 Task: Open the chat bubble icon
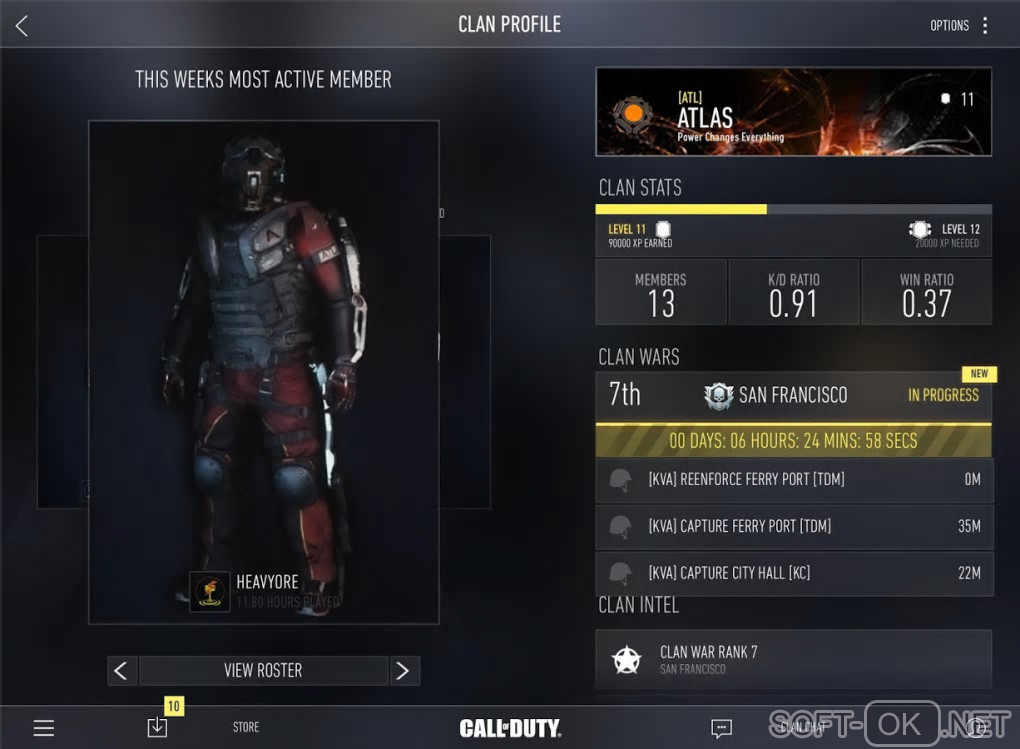[721, 728]
